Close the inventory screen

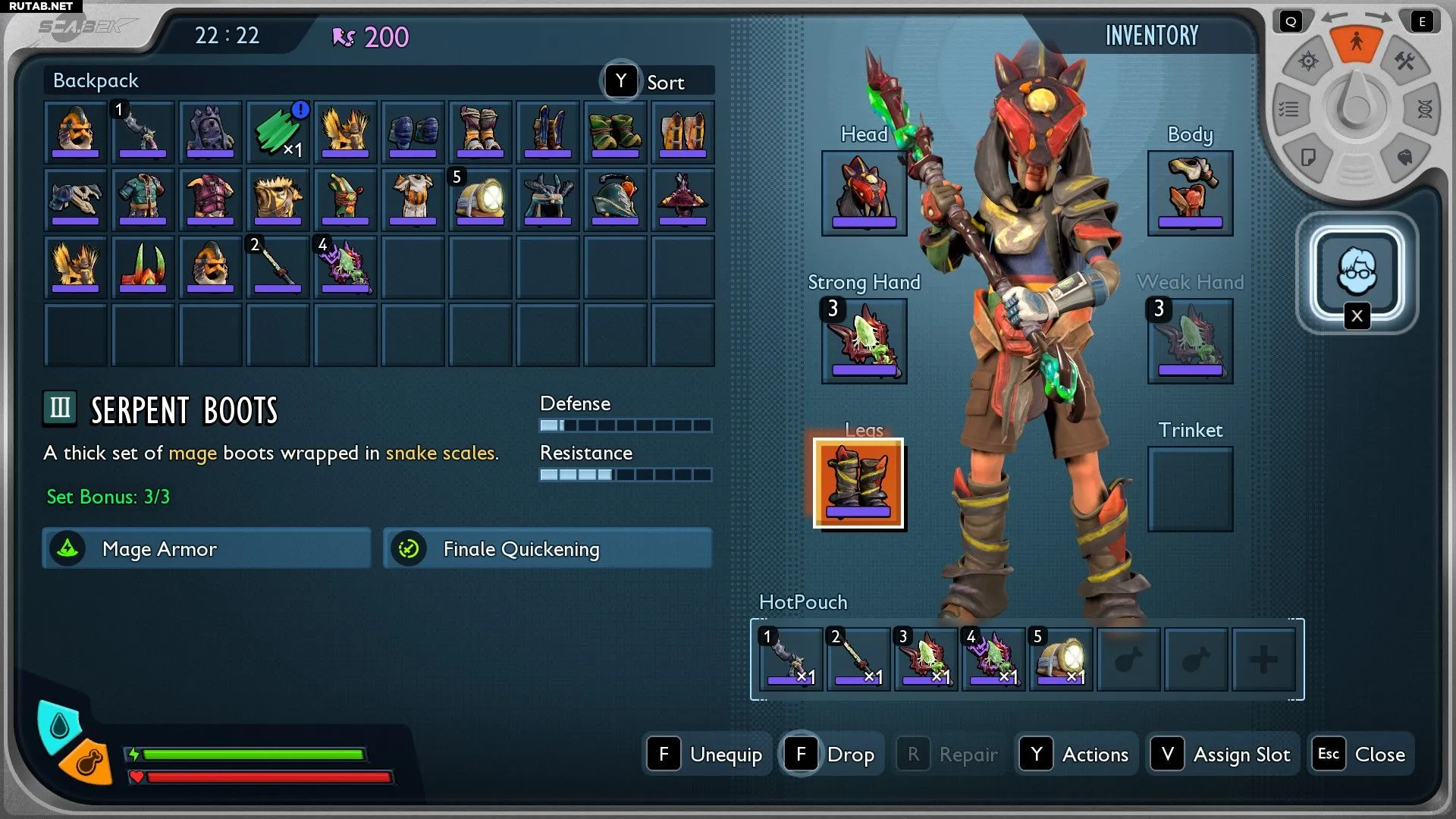(x=1362, y=754)
